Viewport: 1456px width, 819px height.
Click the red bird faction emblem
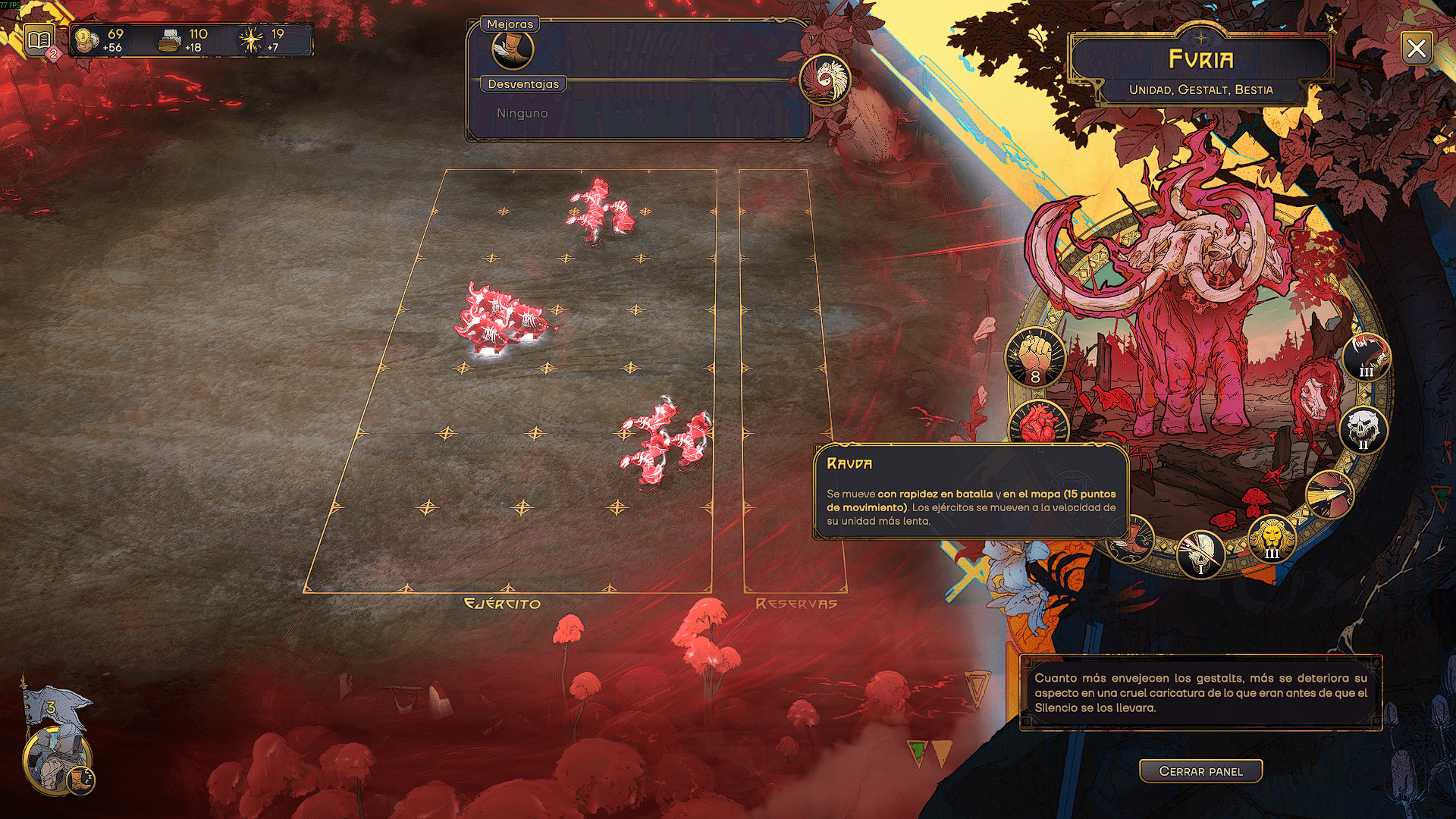(824, 79)
